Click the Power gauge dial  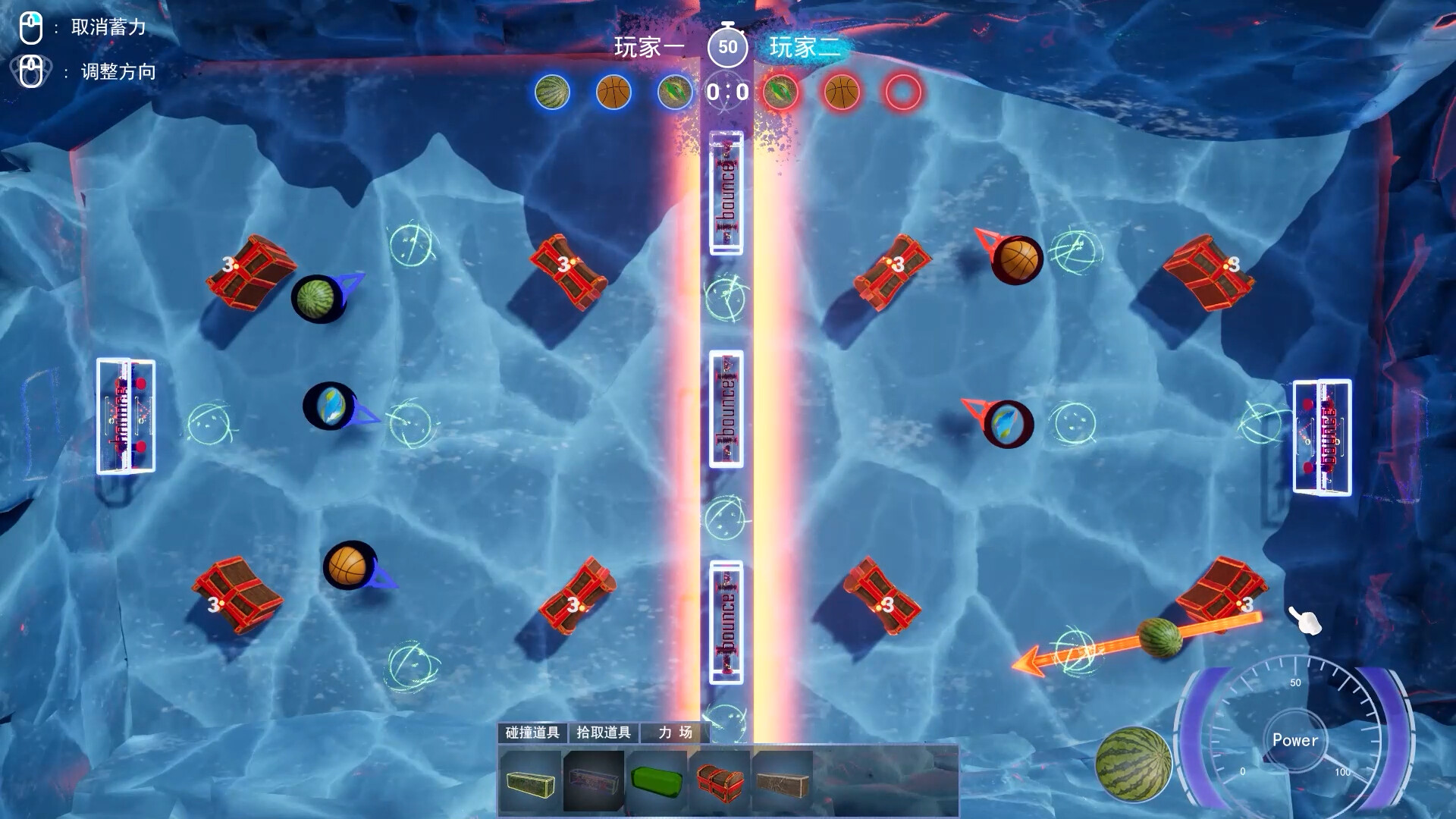(x=1296, y=741)
